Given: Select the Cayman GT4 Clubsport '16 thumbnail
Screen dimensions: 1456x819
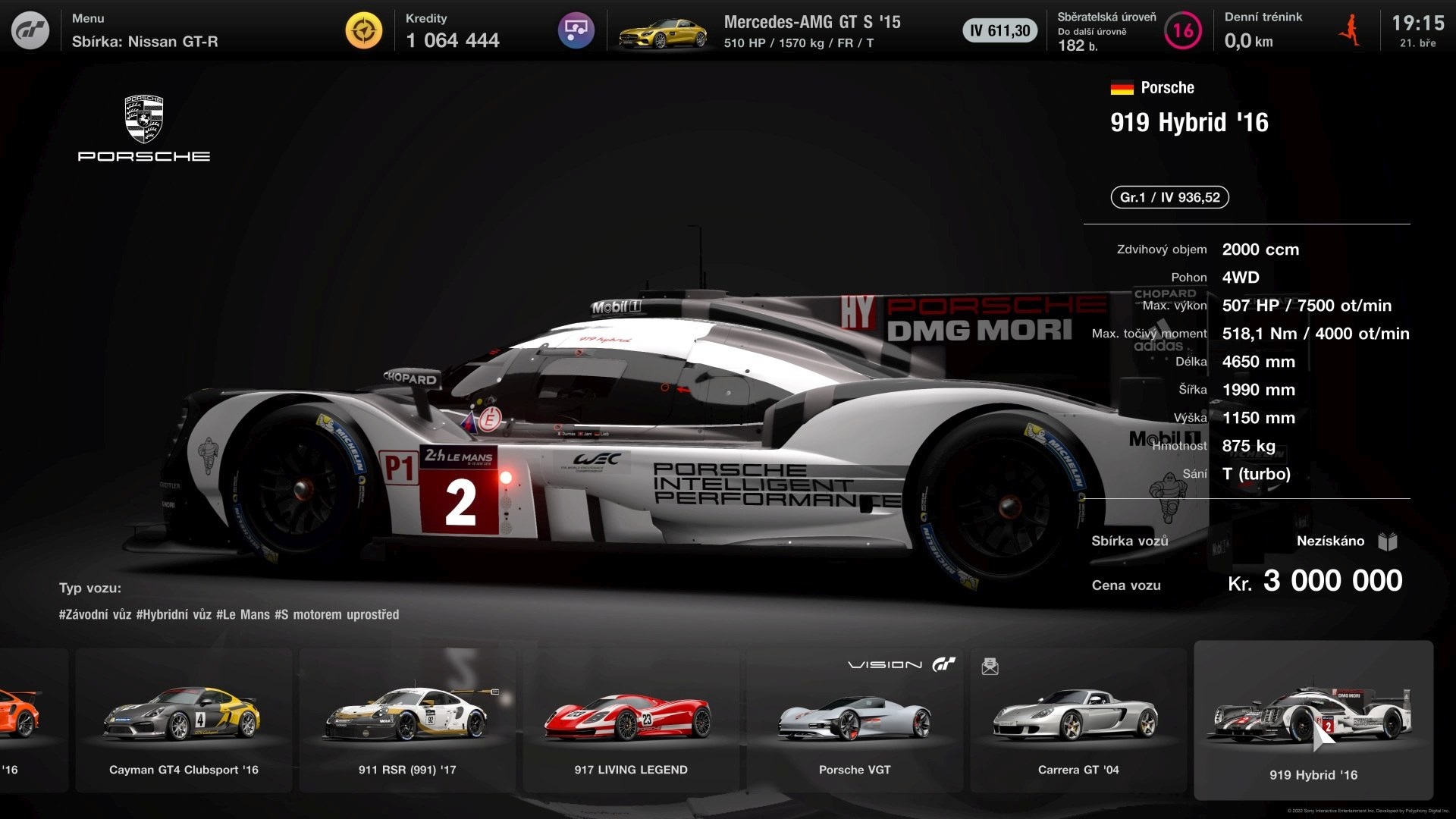Looking at the screenshot, I should 184,720.
